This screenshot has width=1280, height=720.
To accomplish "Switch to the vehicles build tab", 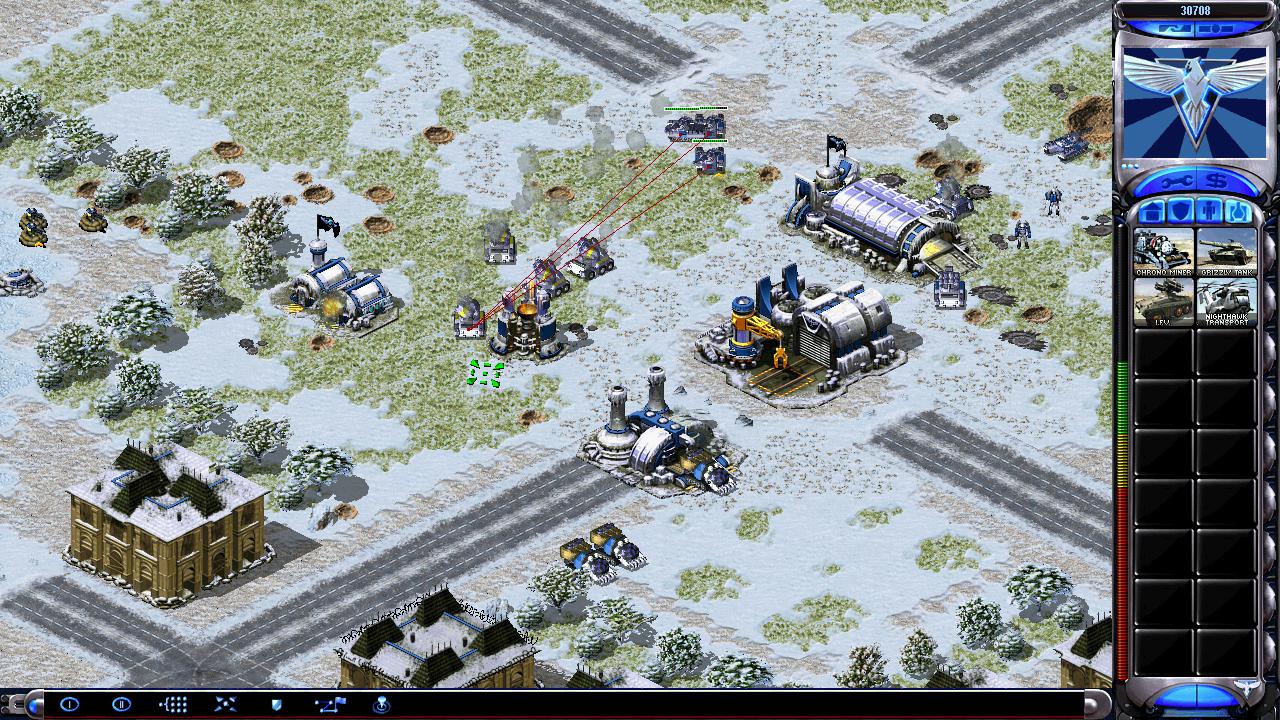I will point(1240,212).
